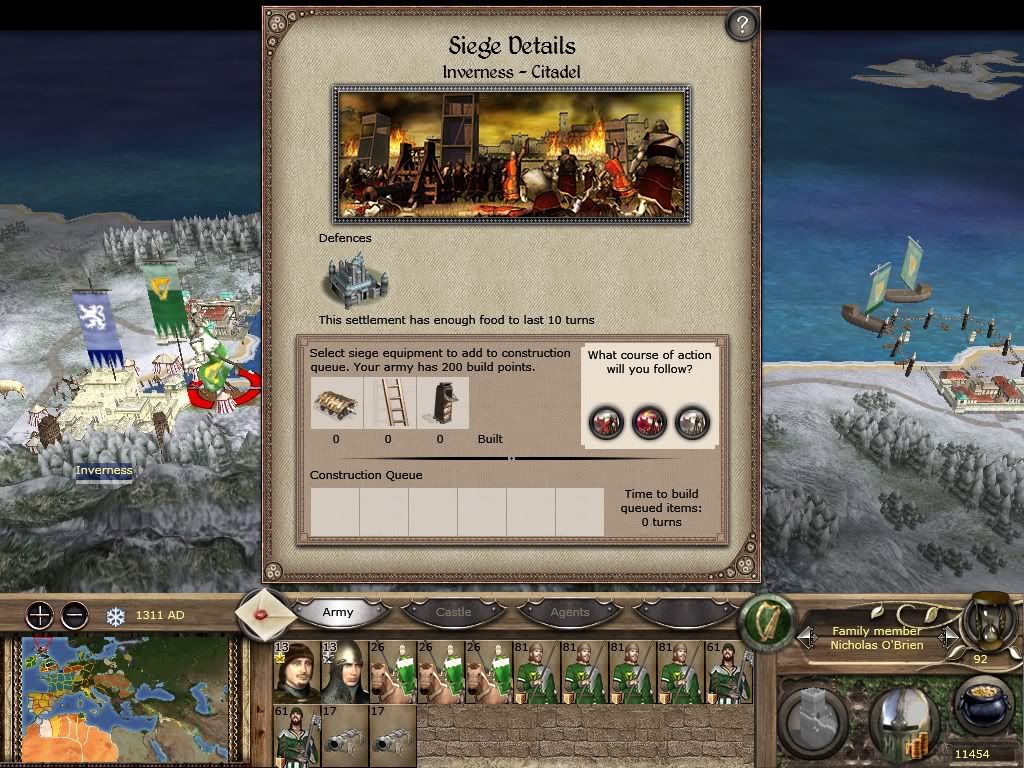The image size is (1024, 768).
Task: Select the greyed-out abandon siege action
Action: (x=693, y=422)
